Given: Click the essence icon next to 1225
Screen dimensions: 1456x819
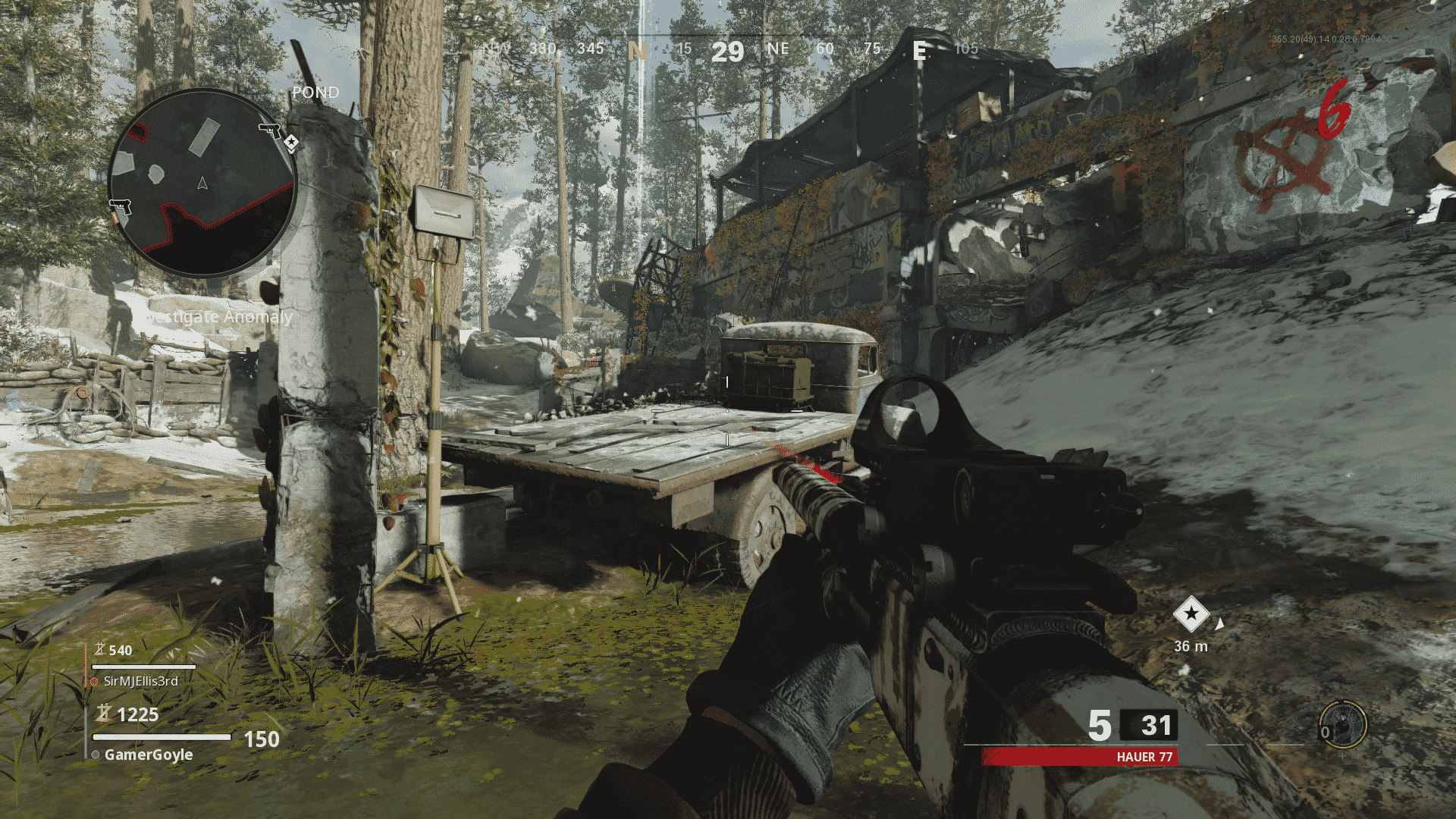Looking at the screenshot, I should [x=104, y=714].
